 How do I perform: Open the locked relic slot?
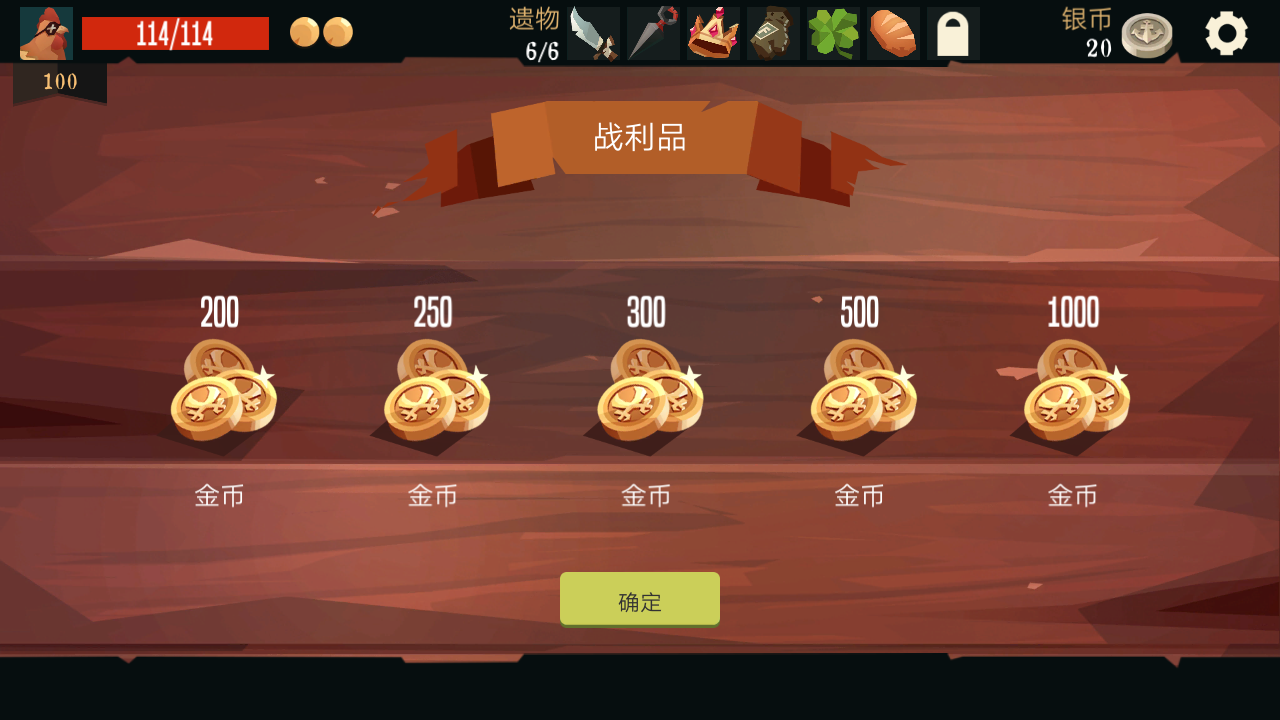pyautogui.click(x=952, y=33)
